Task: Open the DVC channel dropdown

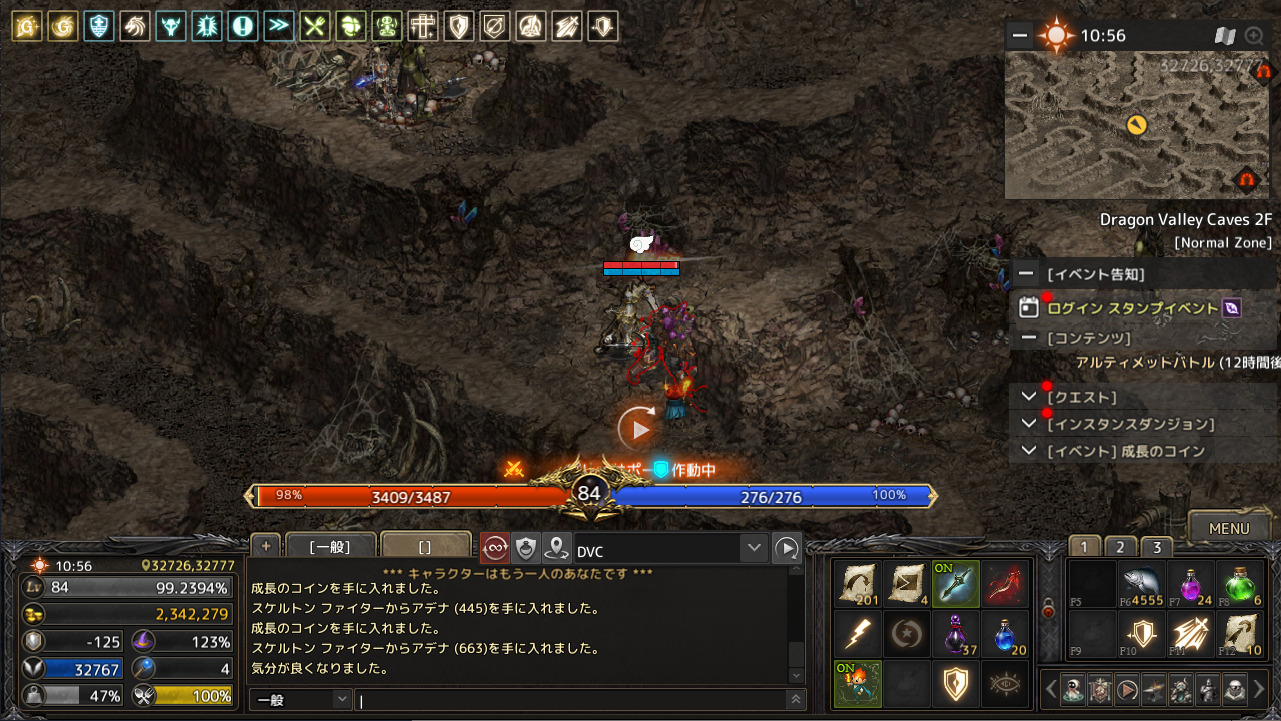Action: (x=755, y=548)
